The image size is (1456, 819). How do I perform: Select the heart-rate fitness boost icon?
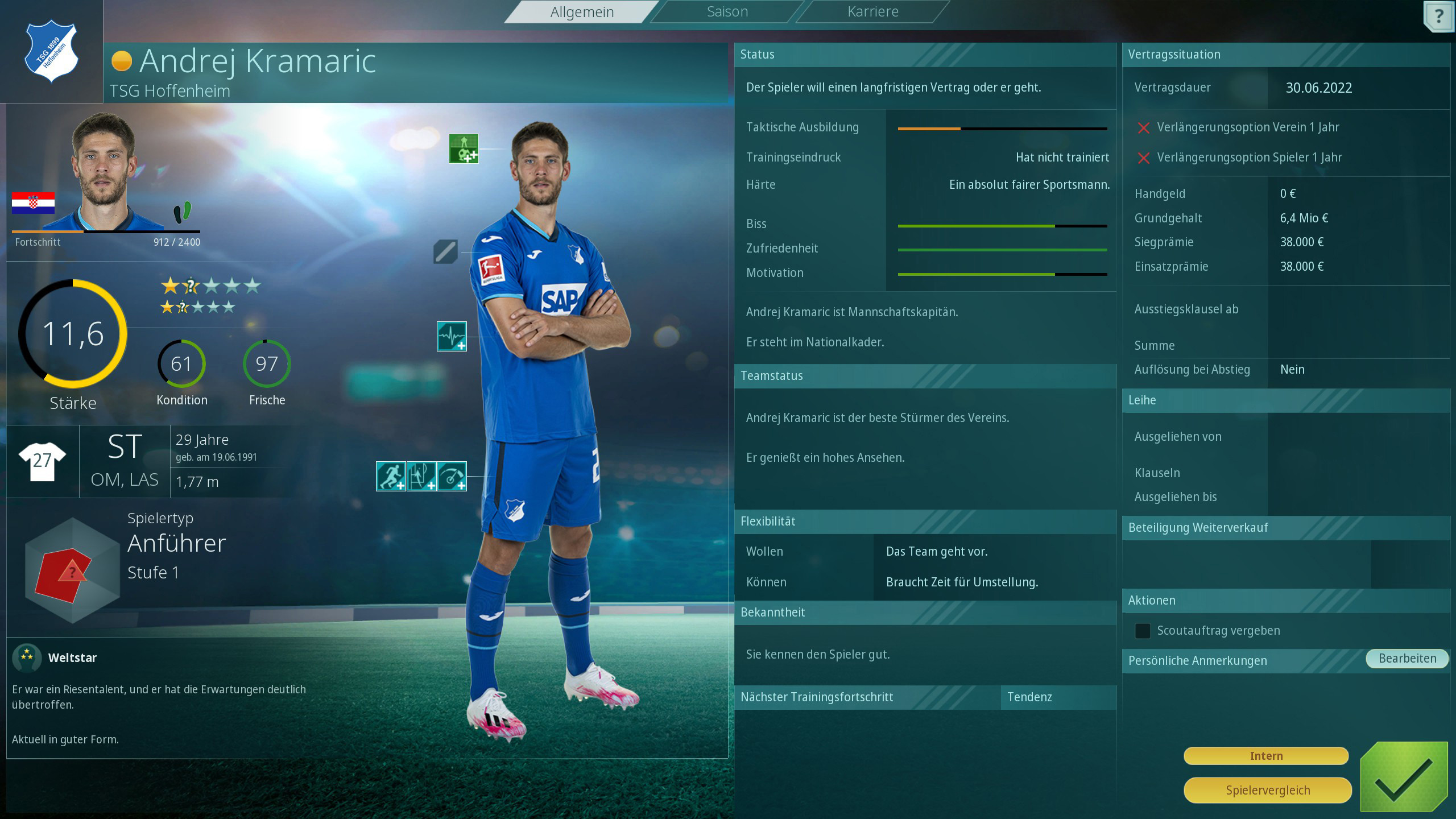point(451,336)
